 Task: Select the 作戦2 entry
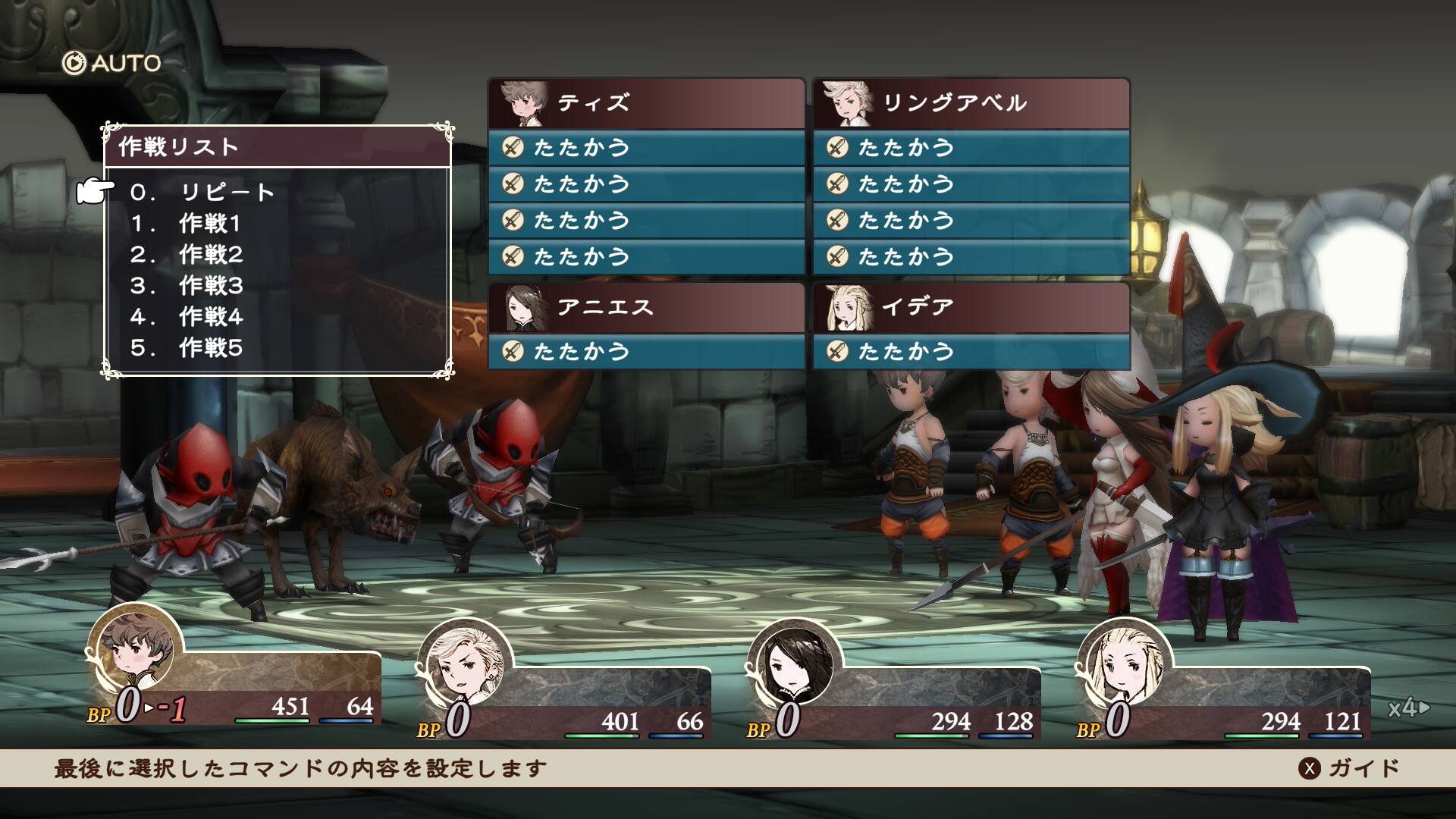(x=210, y=255)
